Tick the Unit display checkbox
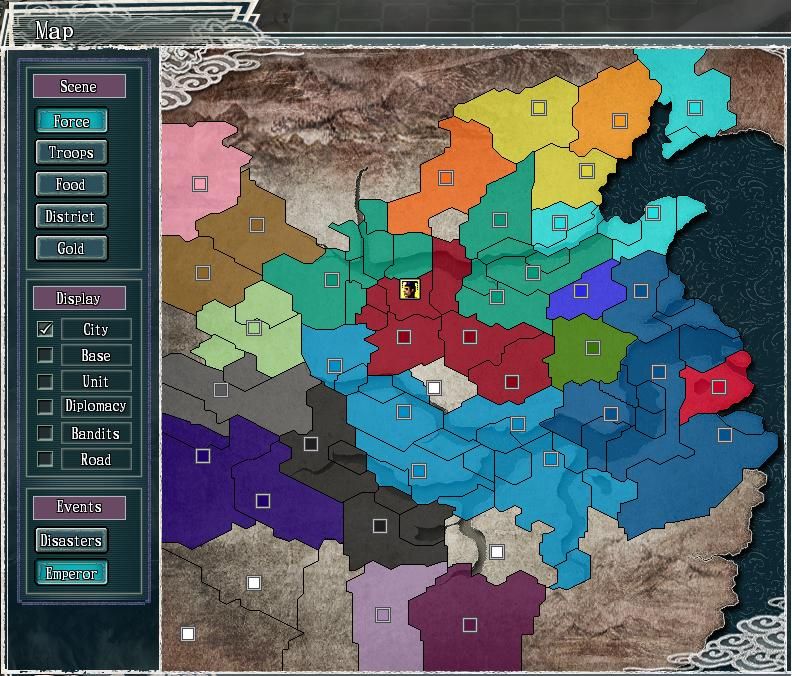 [45, 381]
